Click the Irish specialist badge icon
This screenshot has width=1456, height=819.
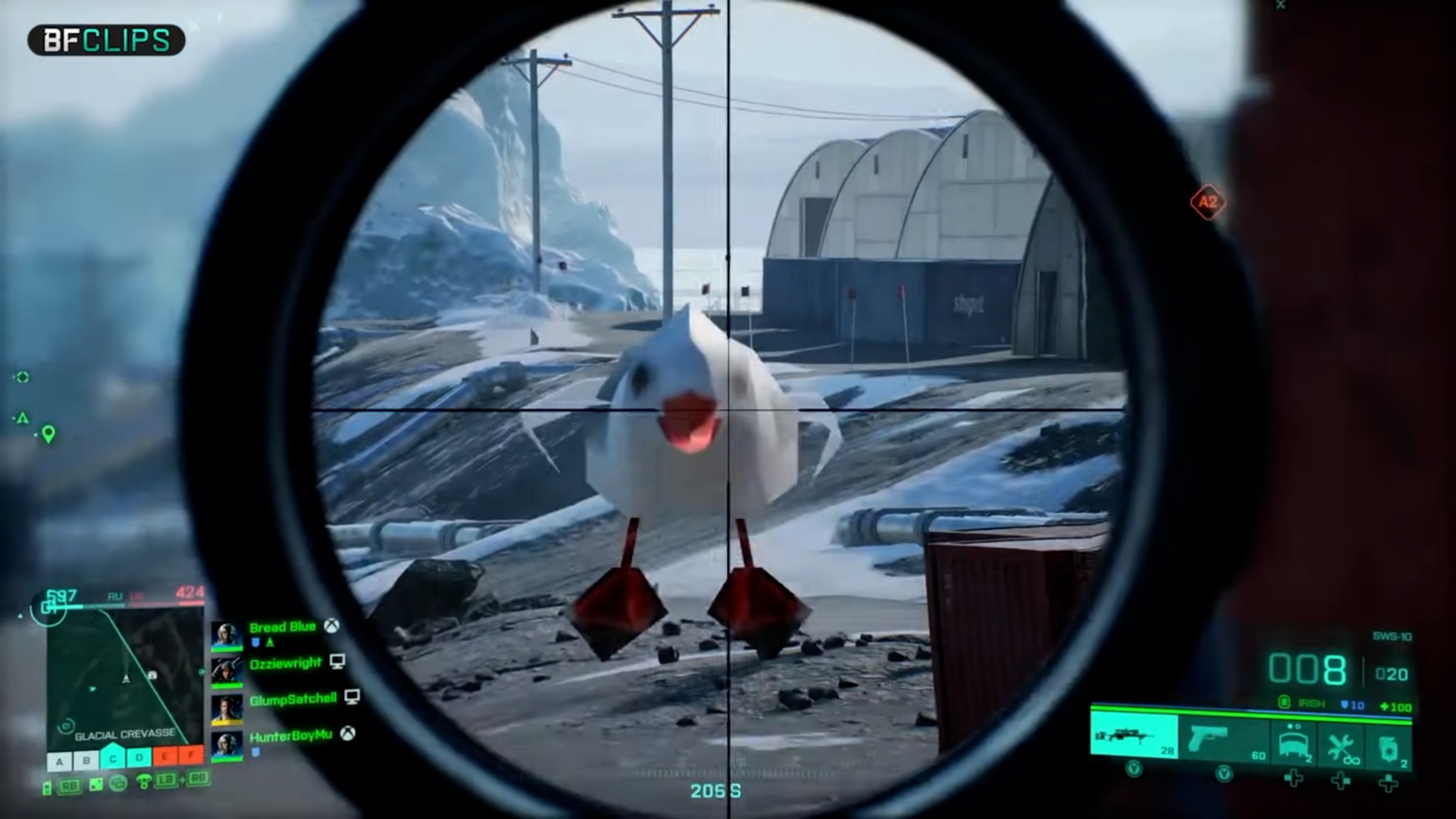(x=1284, y=703)
